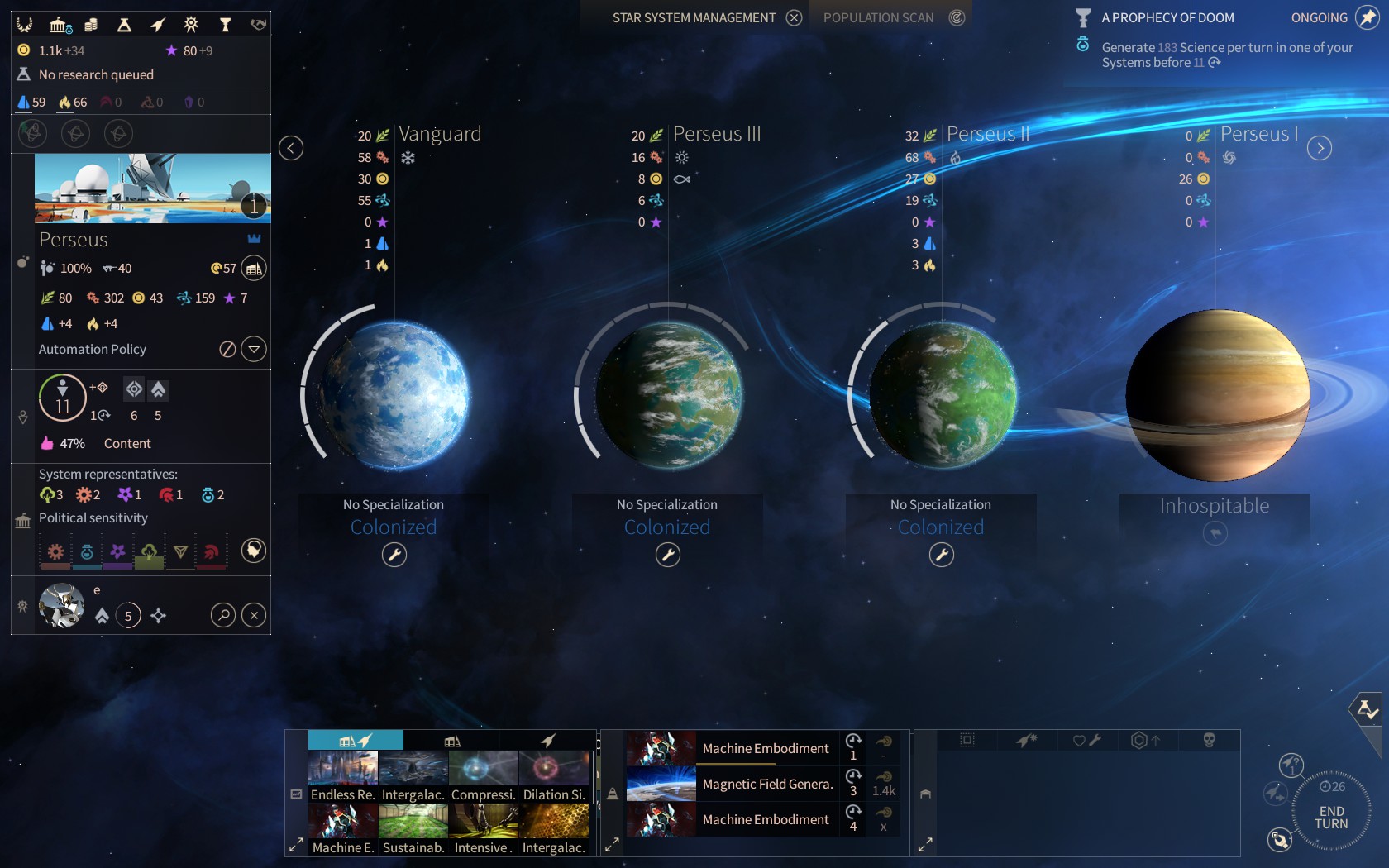This screenshot has height=868, width=1389.
Task: Open the wrench button under Perseus II
Action: coord(942,555)
